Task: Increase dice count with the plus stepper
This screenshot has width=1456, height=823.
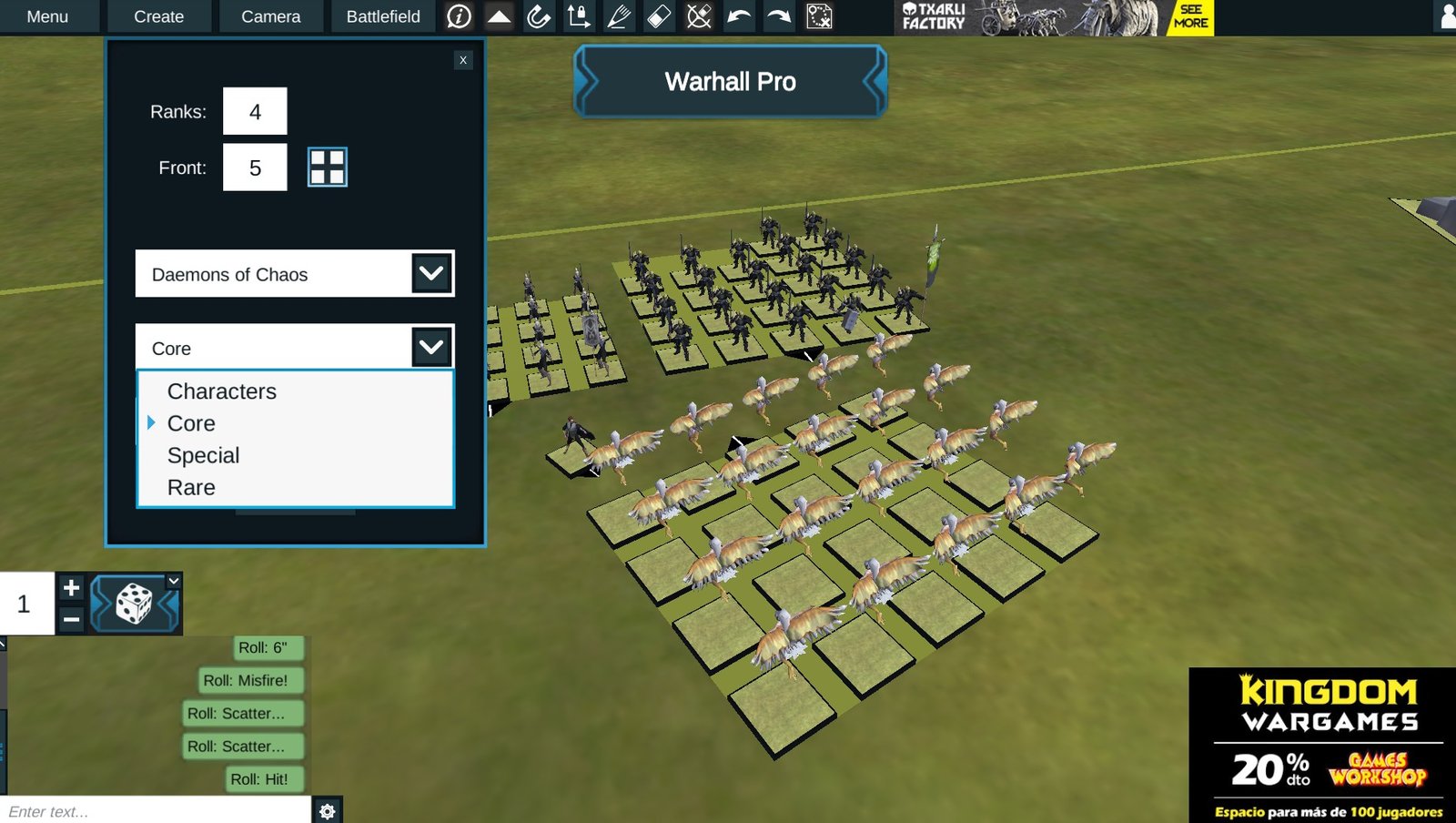Action: (x=72, y=588)
